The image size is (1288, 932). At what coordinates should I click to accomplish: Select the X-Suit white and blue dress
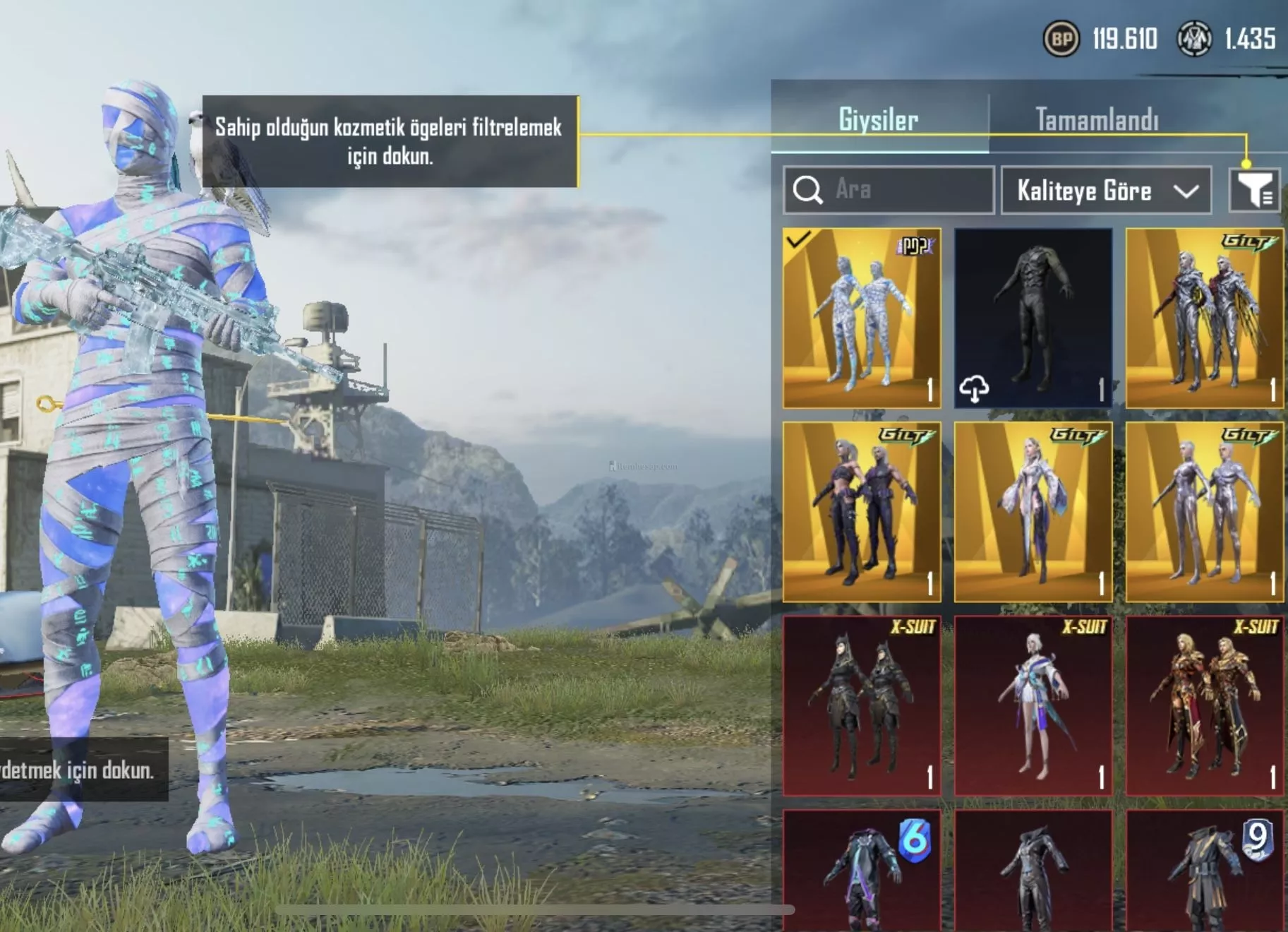coord(1033,705)
